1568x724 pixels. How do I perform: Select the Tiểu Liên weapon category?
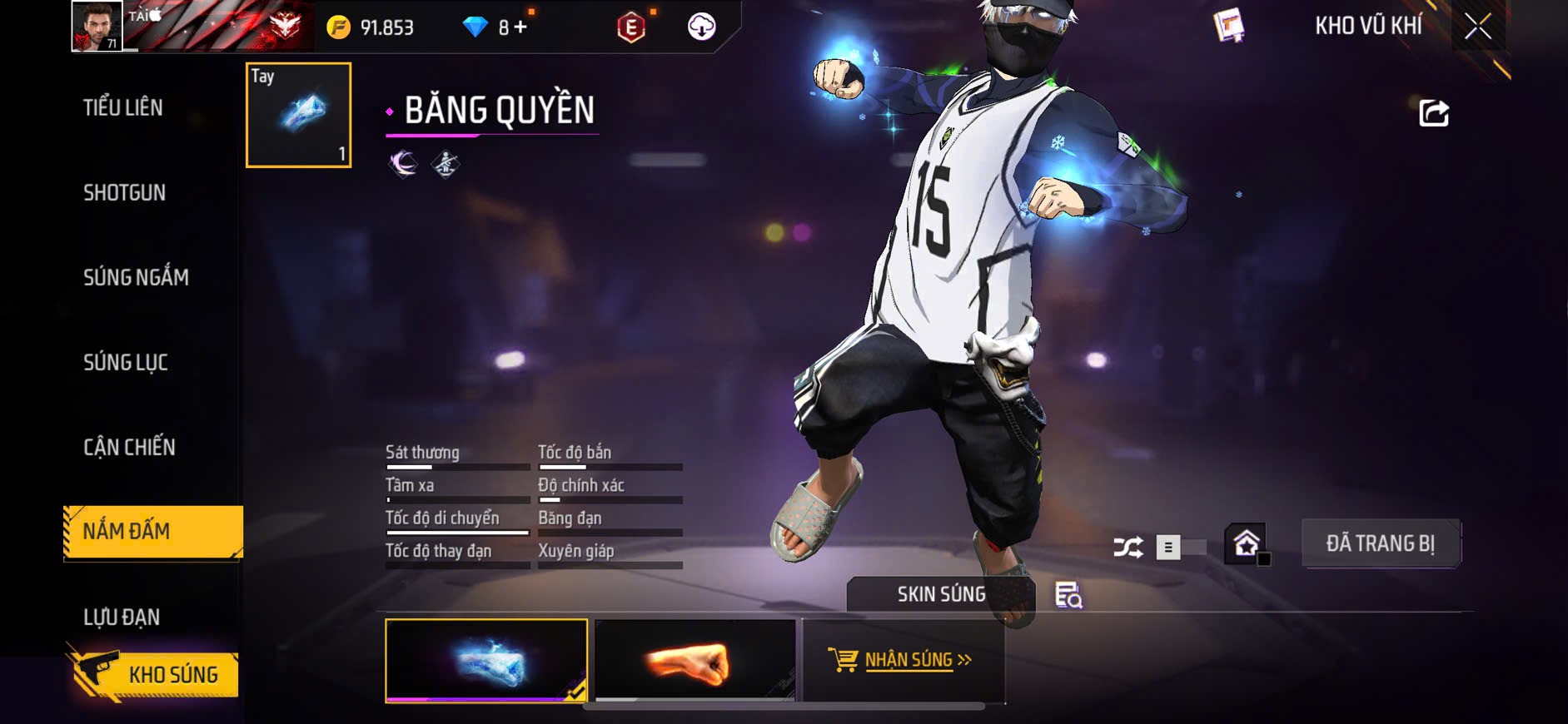pyautogui.click(x=123, y=107)
